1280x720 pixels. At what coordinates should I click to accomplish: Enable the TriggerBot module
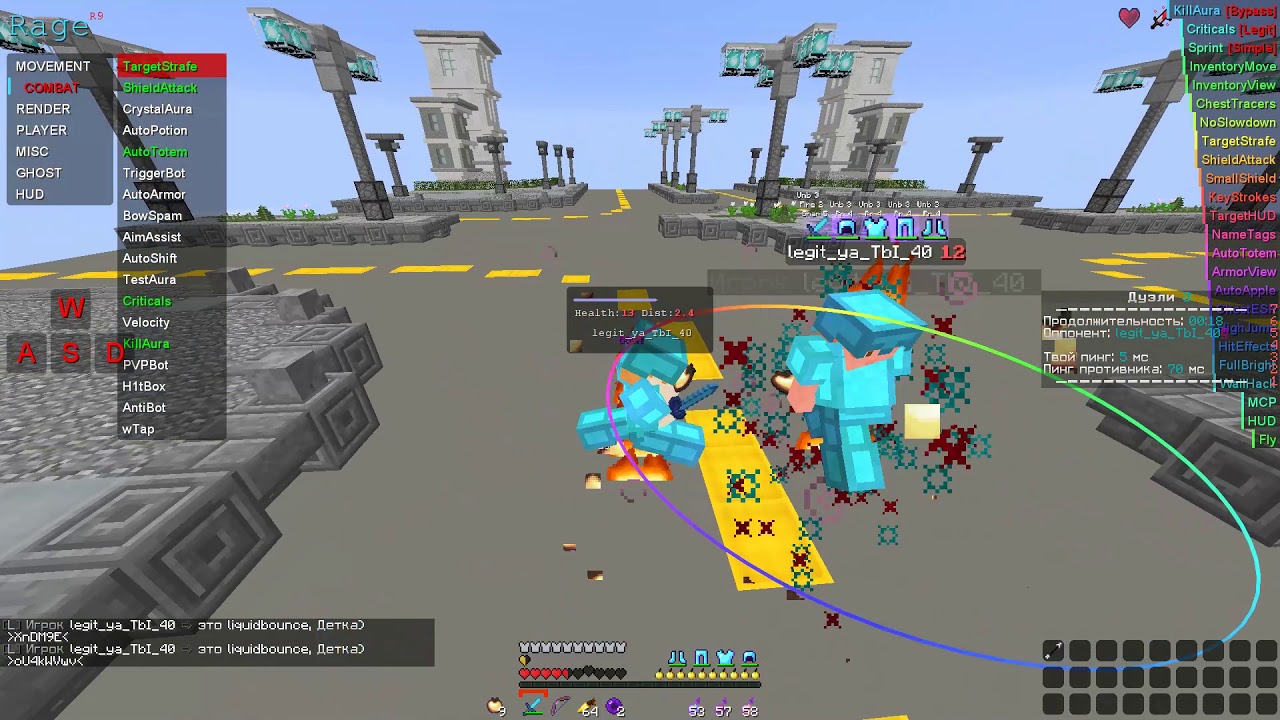(153, 173)
